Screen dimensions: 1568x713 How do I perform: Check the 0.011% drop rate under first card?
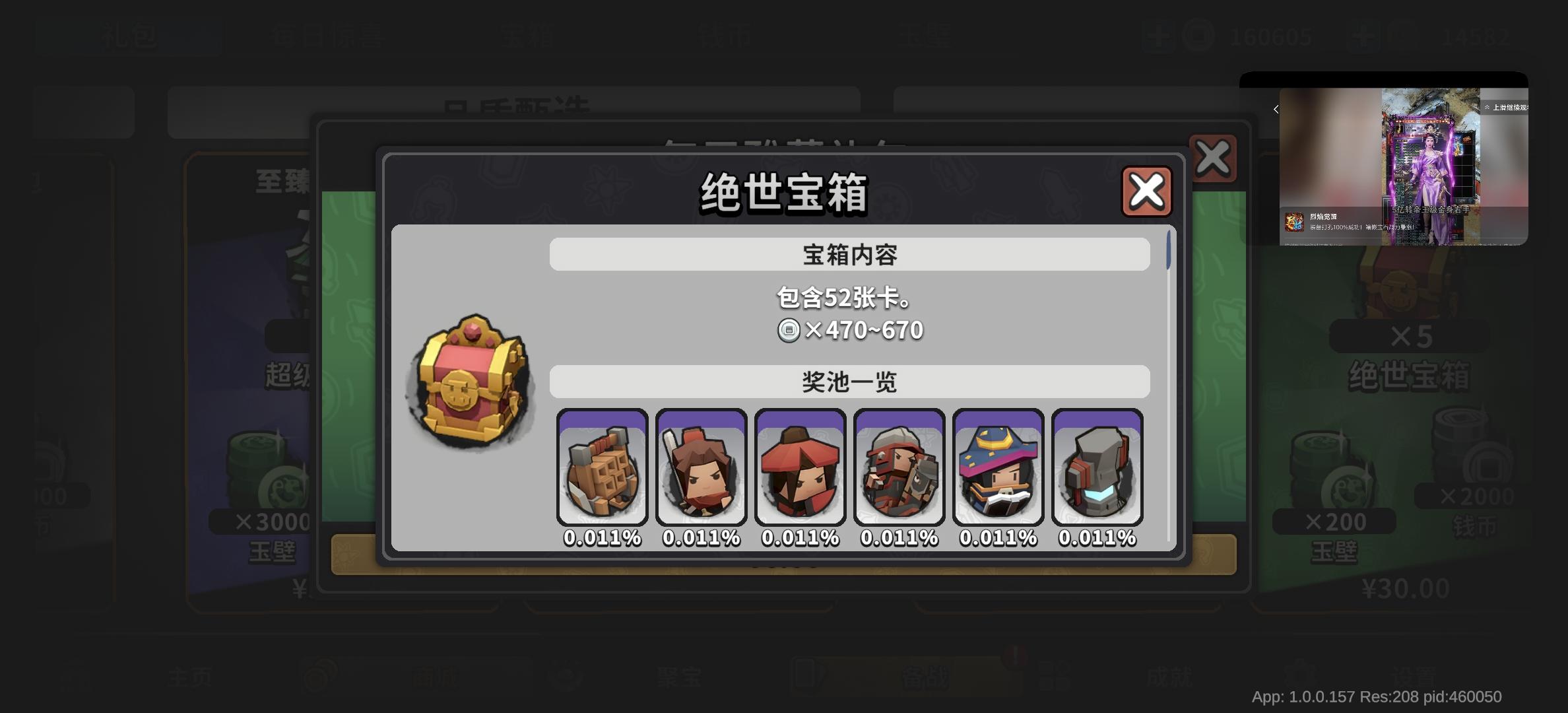click(602, 537)
